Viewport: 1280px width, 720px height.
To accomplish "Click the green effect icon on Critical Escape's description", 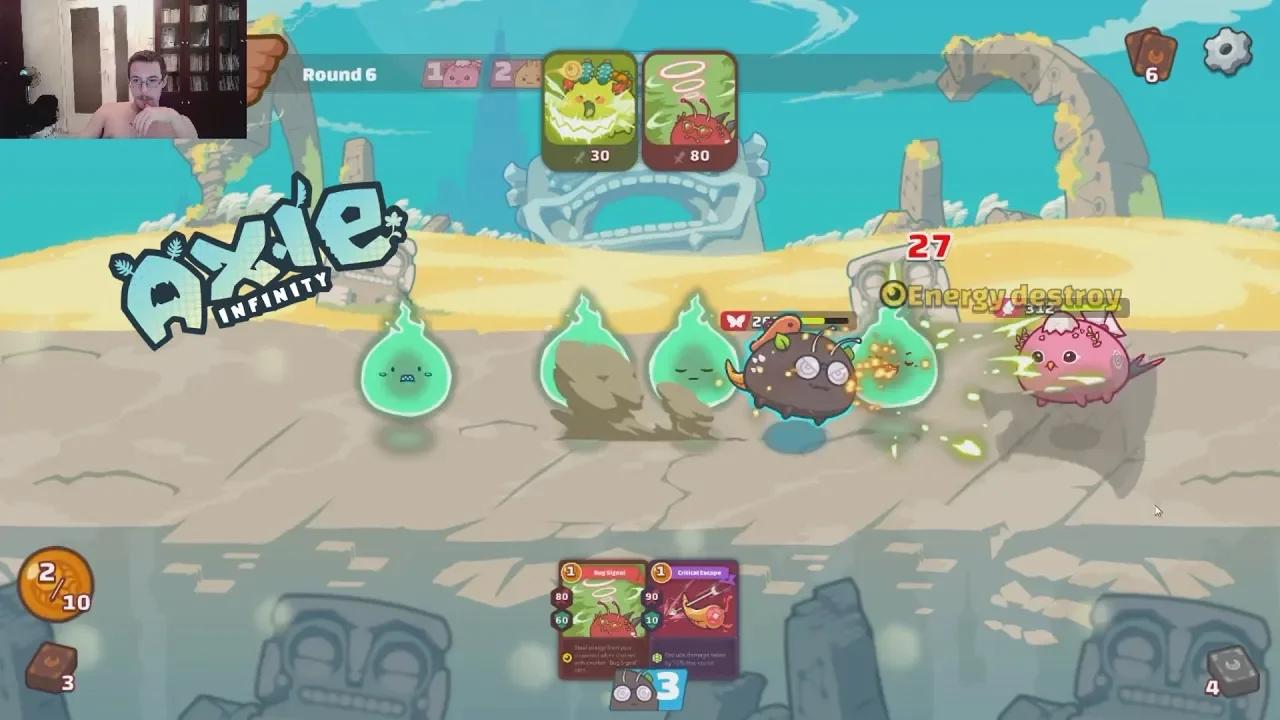I will coord(658,656).
